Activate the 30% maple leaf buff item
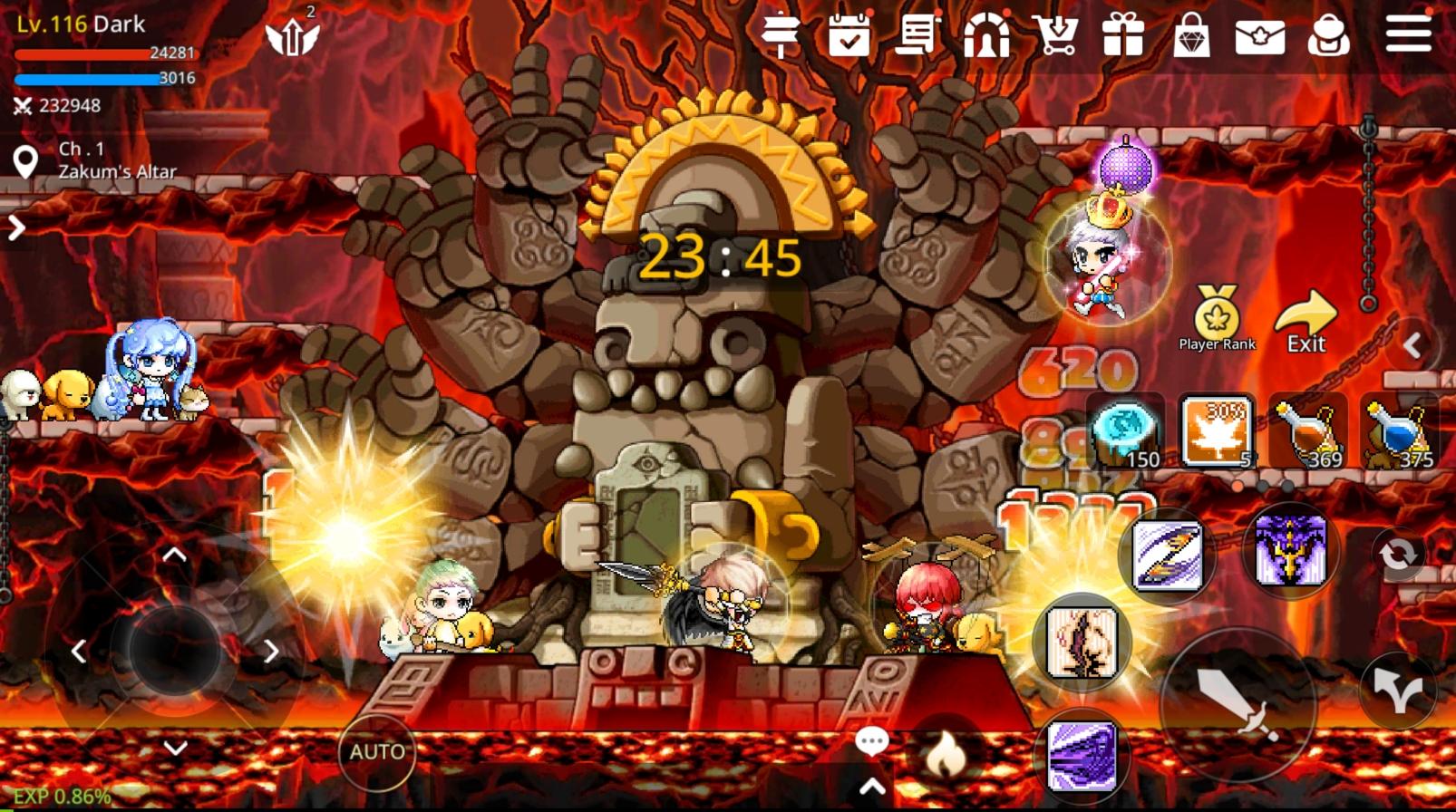The image size is (1456, 812). pyautogui.click(x=1217, y=431)
